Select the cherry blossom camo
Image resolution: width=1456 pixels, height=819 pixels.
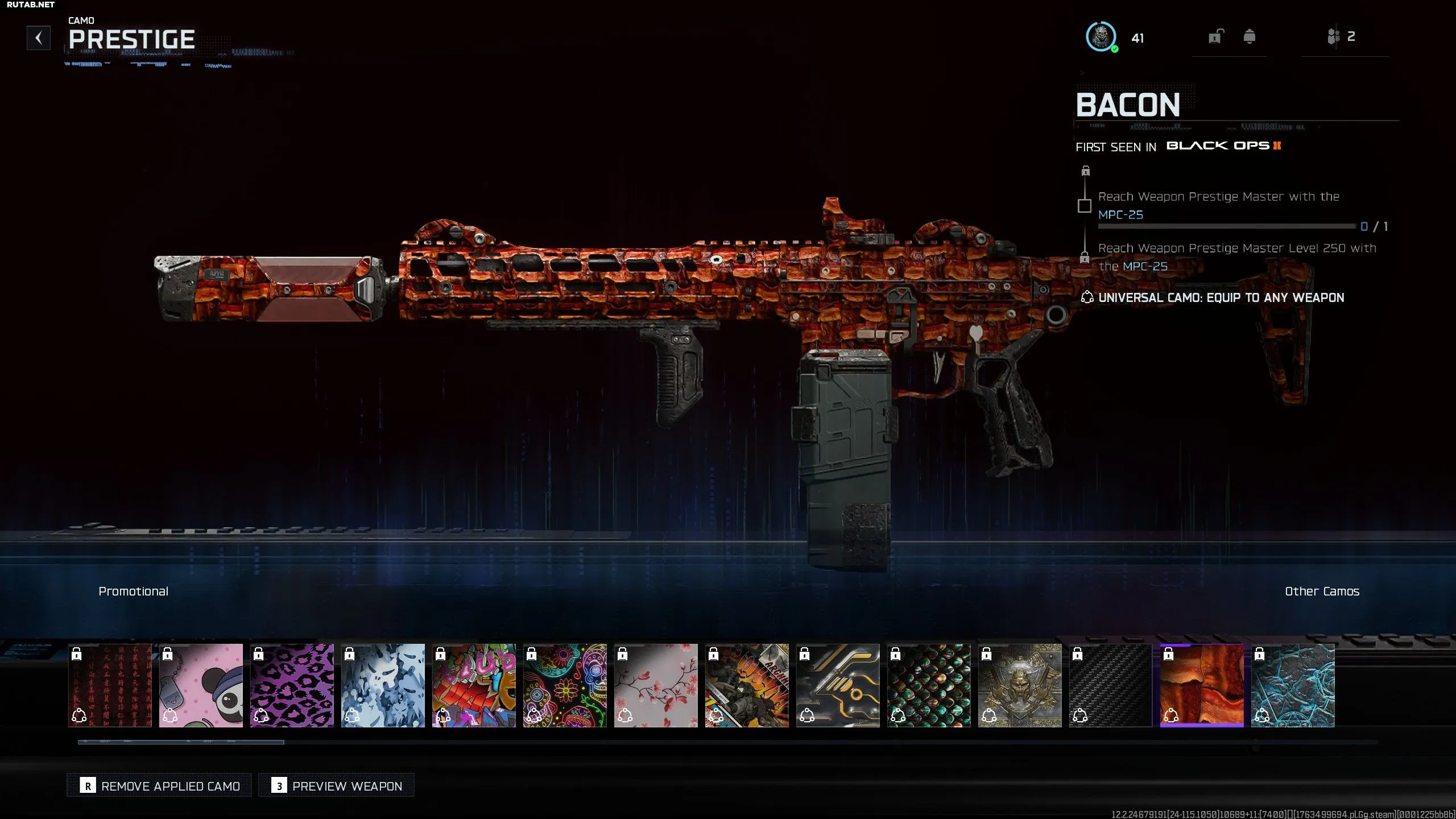pos(656,685)
